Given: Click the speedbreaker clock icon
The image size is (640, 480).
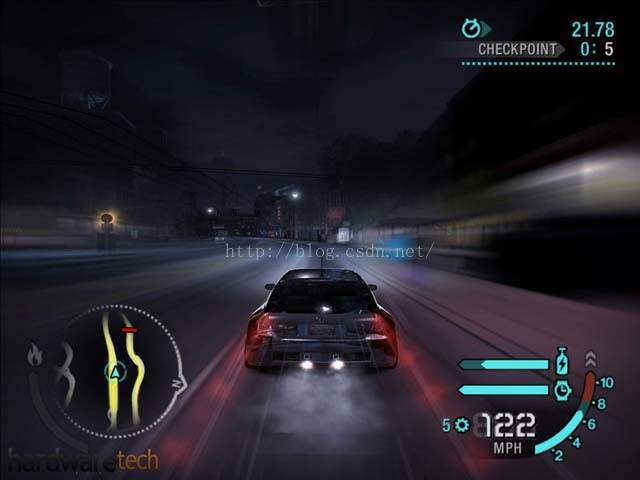Looking at the screenshot, I should pyautogui.click(x=561, y=389).
